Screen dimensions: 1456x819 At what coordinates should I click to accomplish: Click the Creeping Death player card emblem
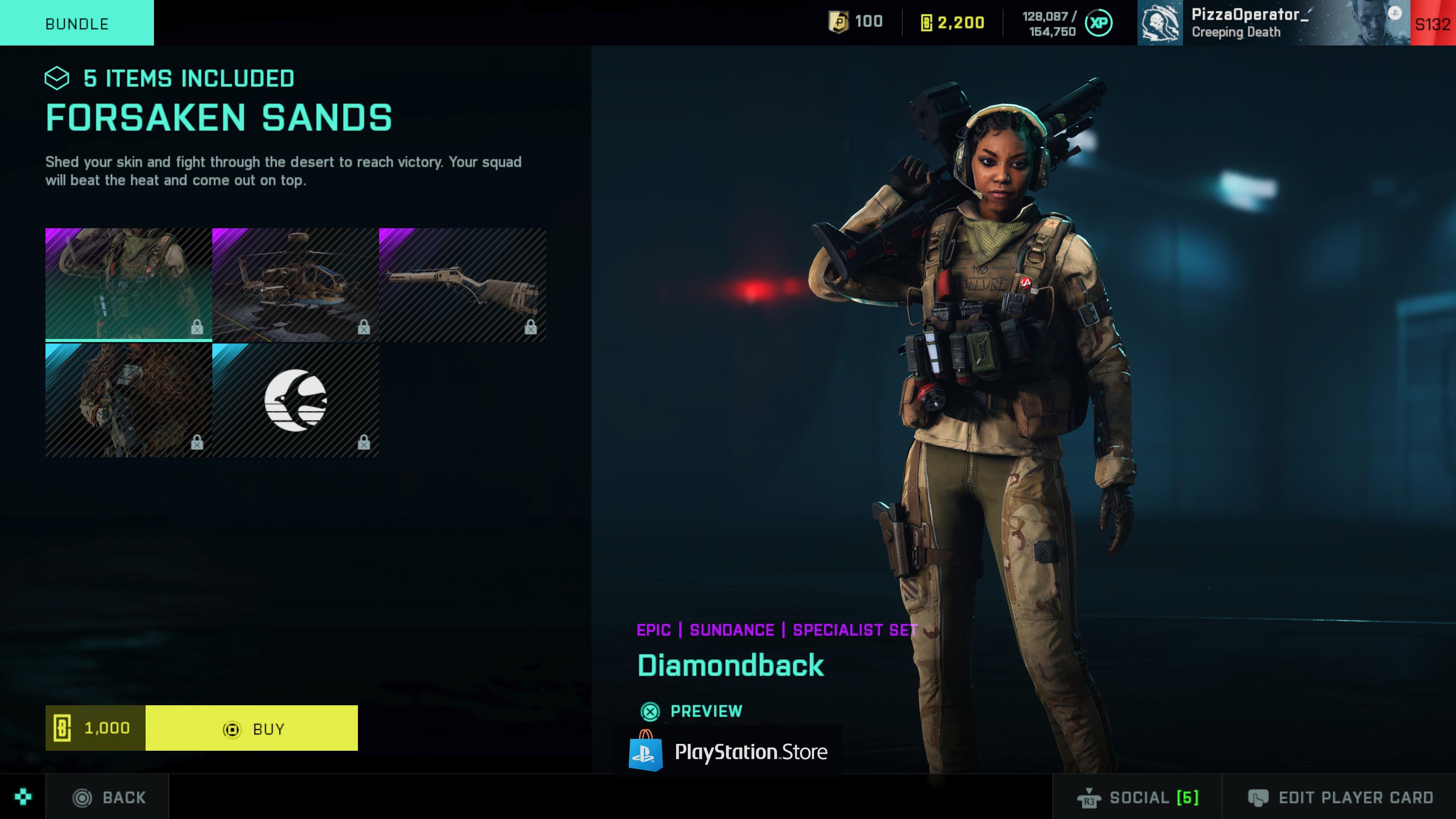pyautogui.click(x=1160, y=23)
